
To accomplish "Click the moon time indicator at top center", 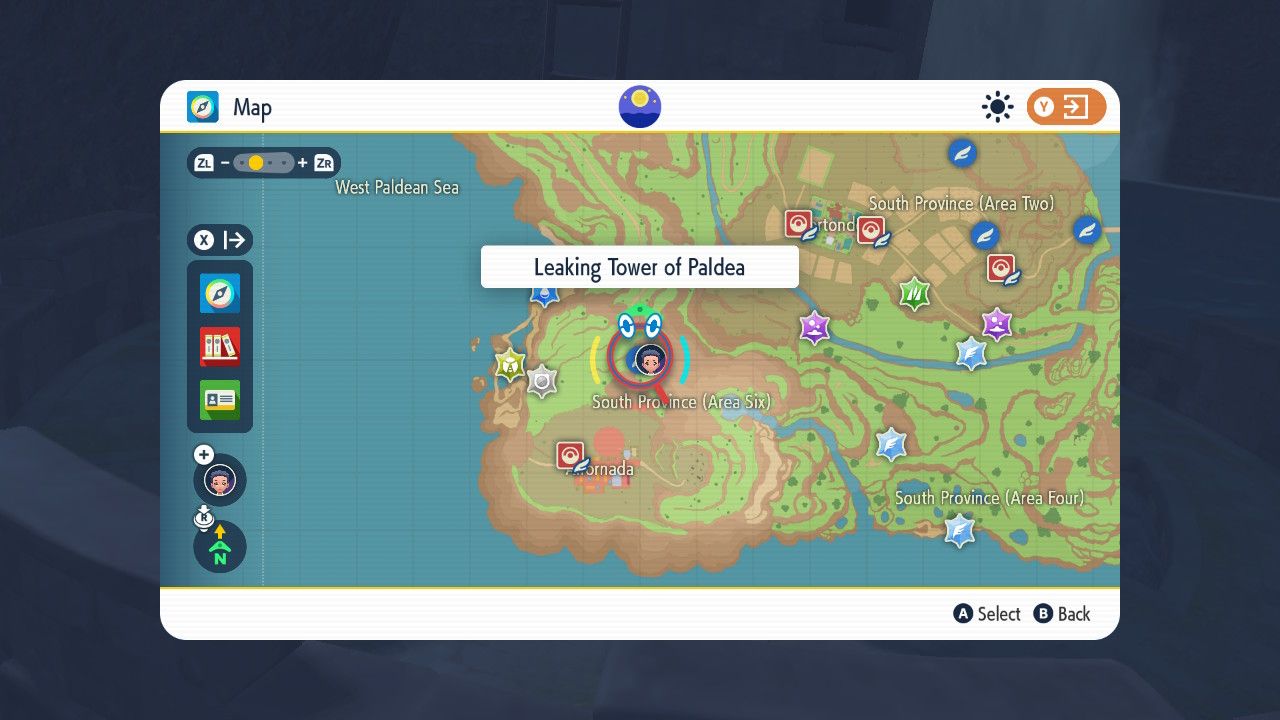I will pyautogui.click(x=639, y=106).
